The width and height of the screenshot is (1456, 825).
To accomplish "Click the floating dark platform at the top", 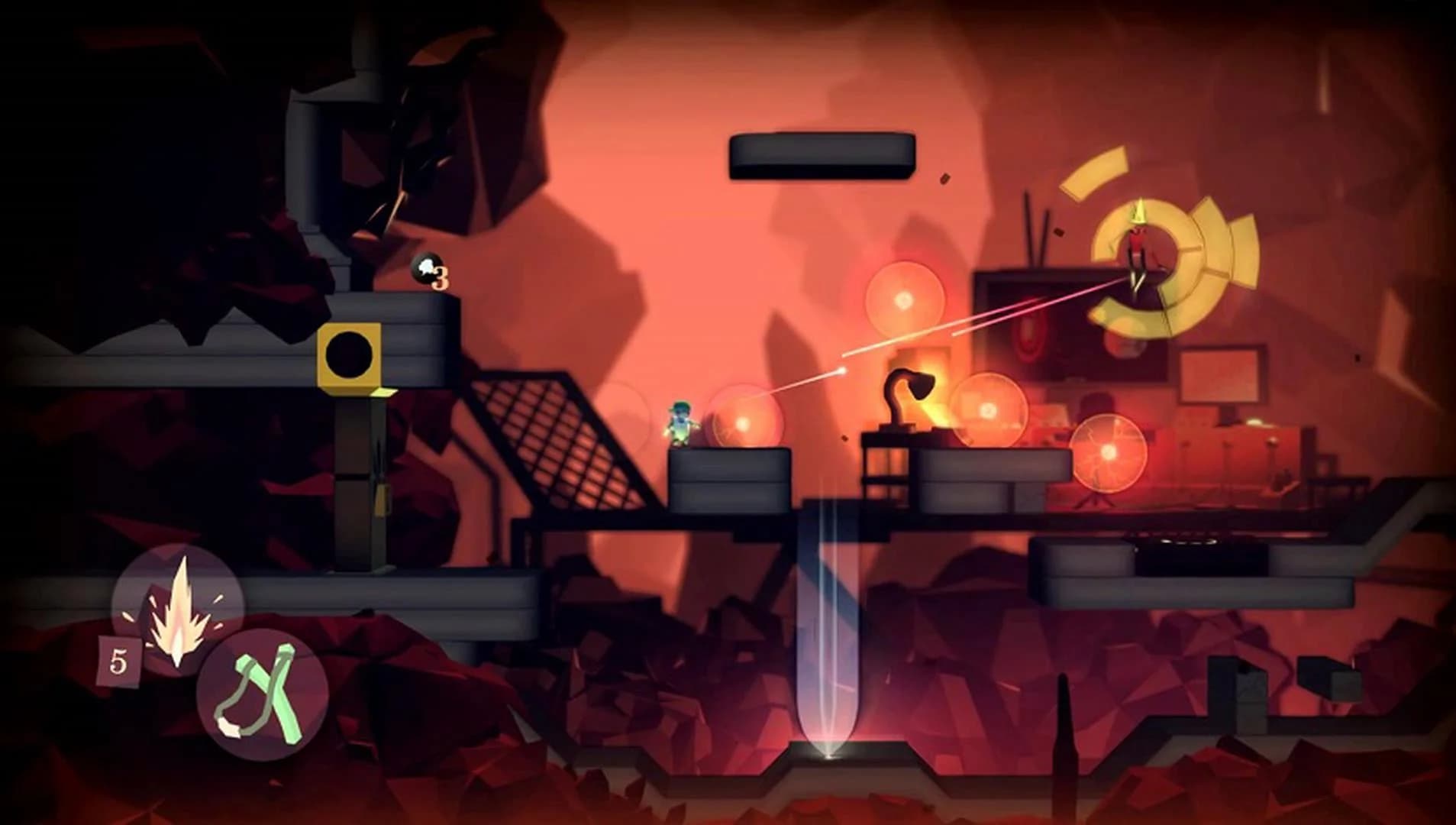I will pyautogui.click(x=821, y=157).
